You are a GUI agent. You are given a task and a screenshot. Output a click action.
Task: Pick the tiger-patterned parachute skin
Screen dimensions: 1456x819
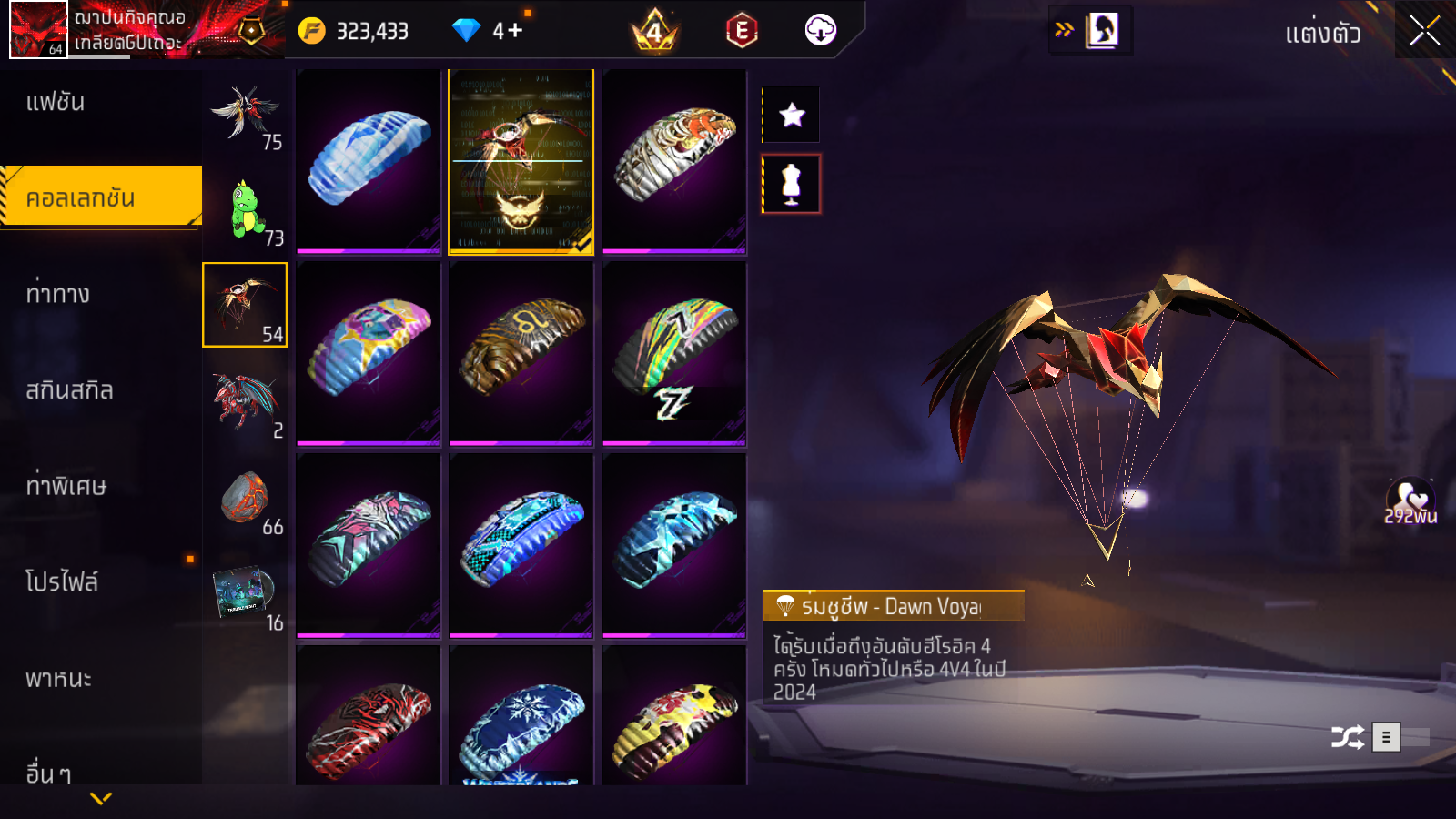(x=674, y=160)
